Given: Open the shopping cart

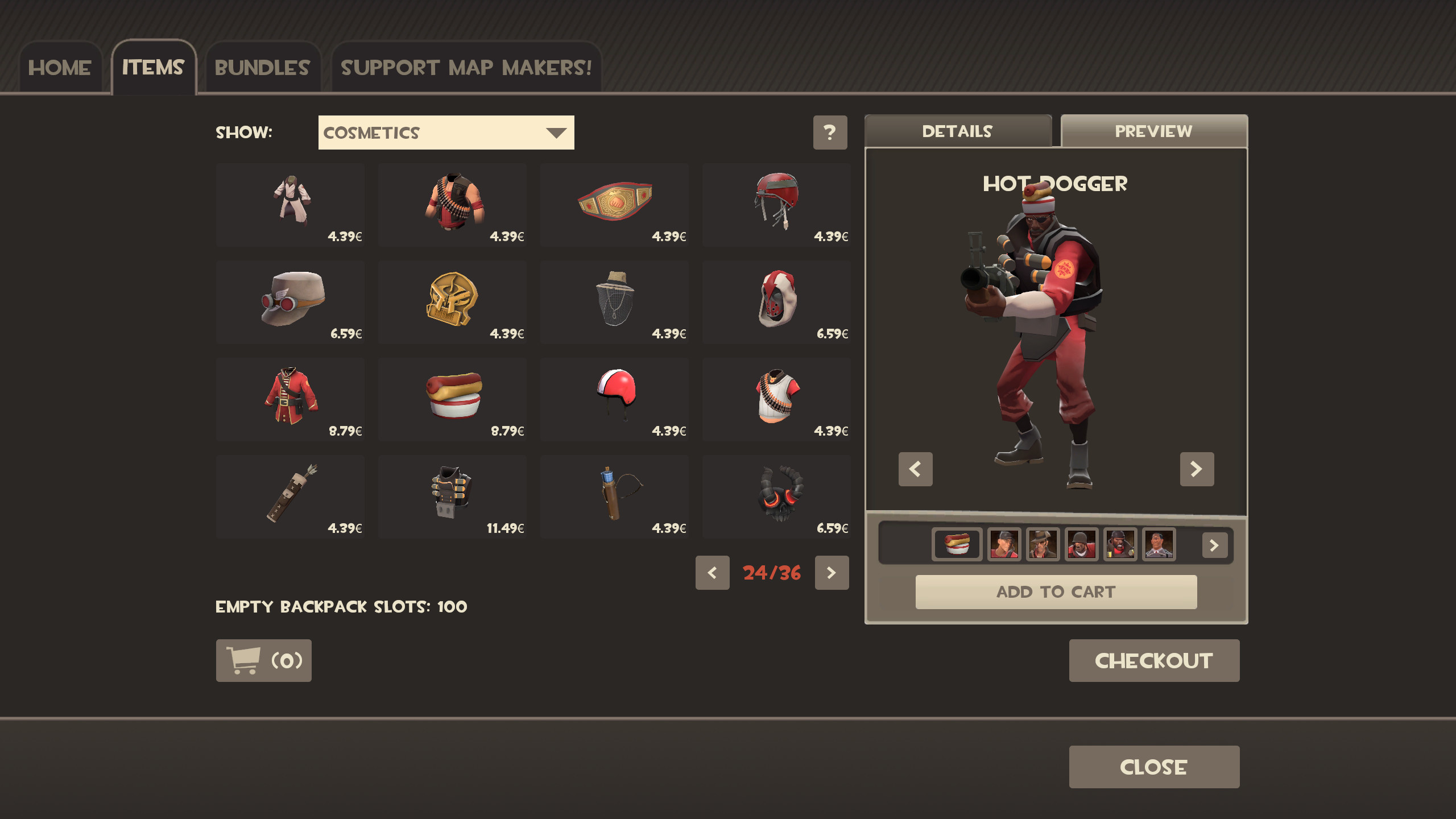Looking at the screenshot, I should click(x=263, y=661).
